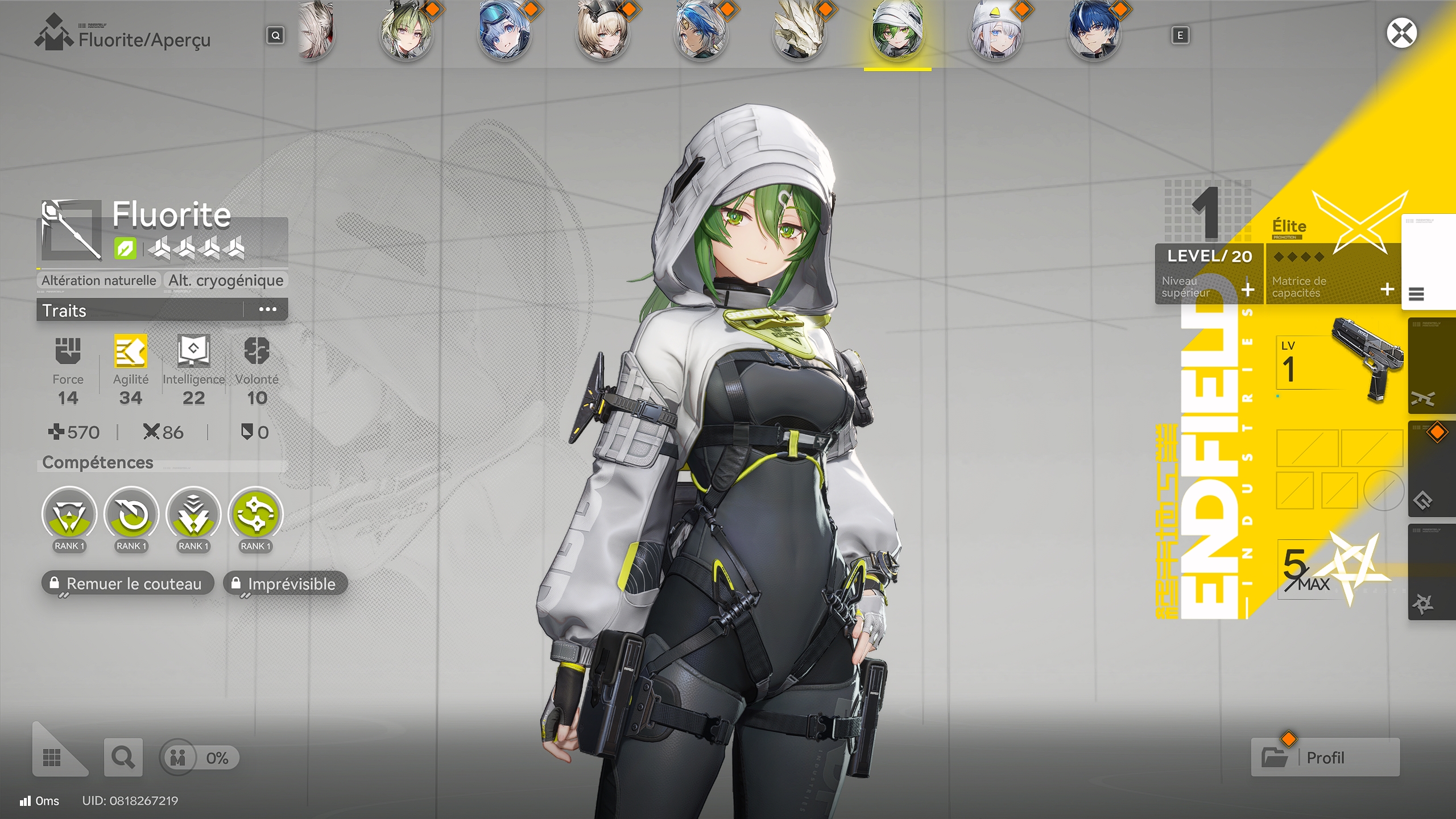
Task: Open the fourth Rank 1 skill icon
Action: click(254, 515)
